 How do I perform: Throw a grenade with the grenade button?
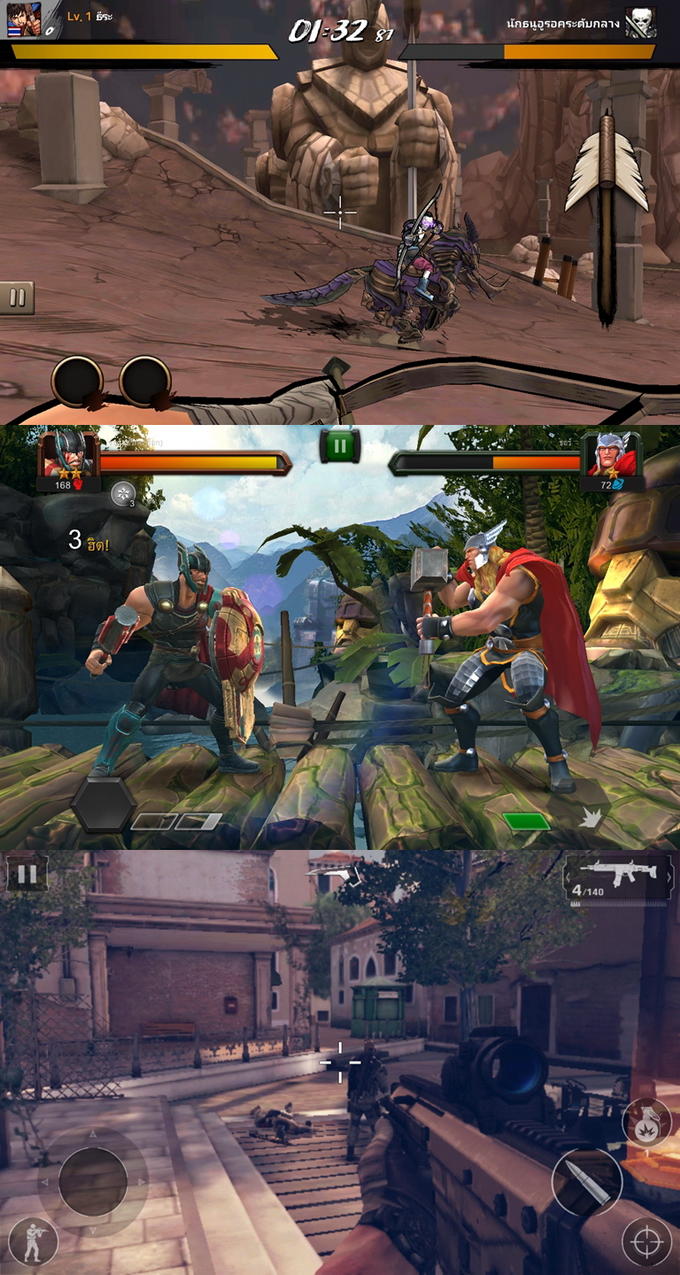click(x=646, y=1123)
